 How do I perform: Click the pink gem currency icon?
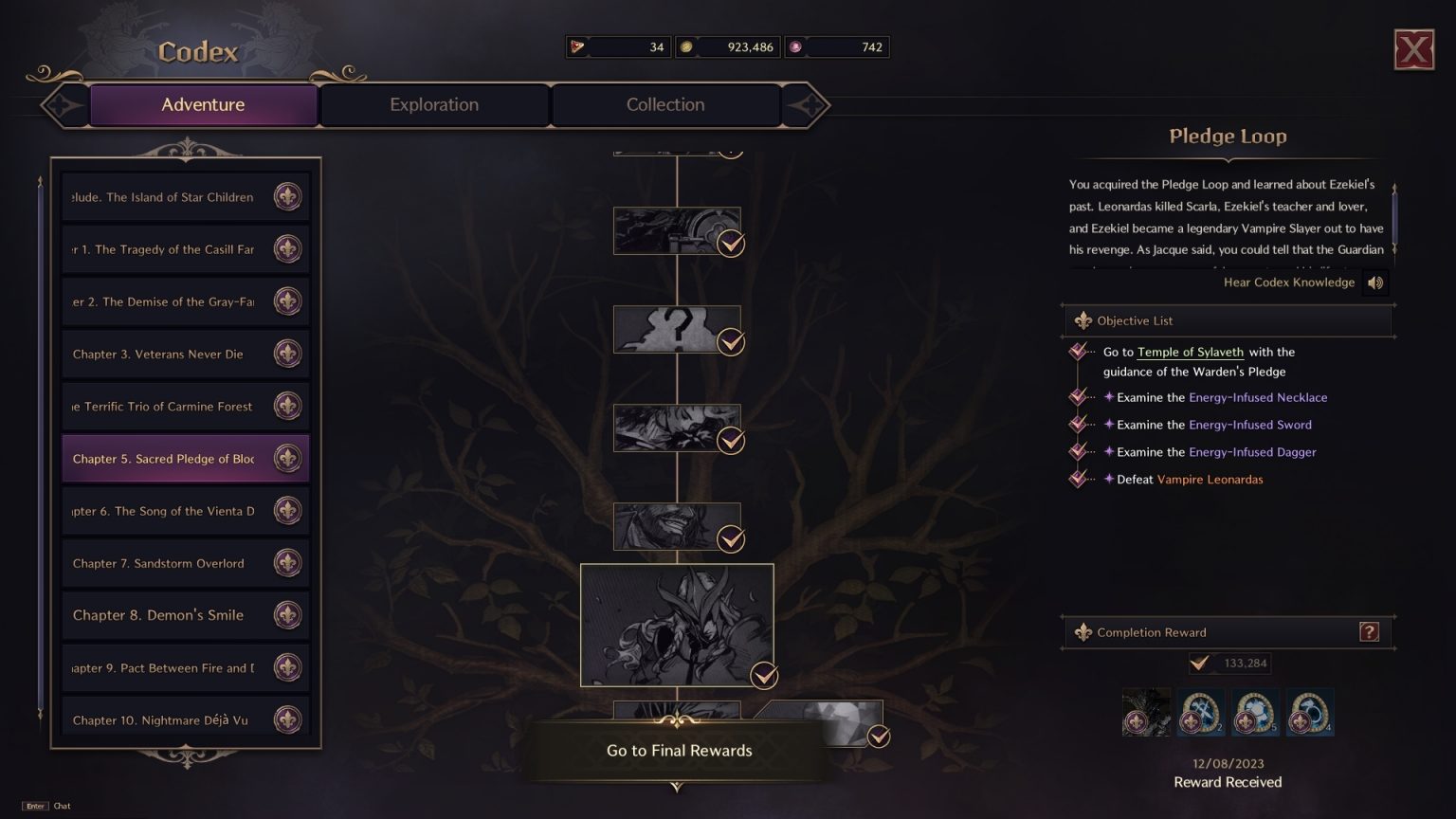[x=794, y=45]
